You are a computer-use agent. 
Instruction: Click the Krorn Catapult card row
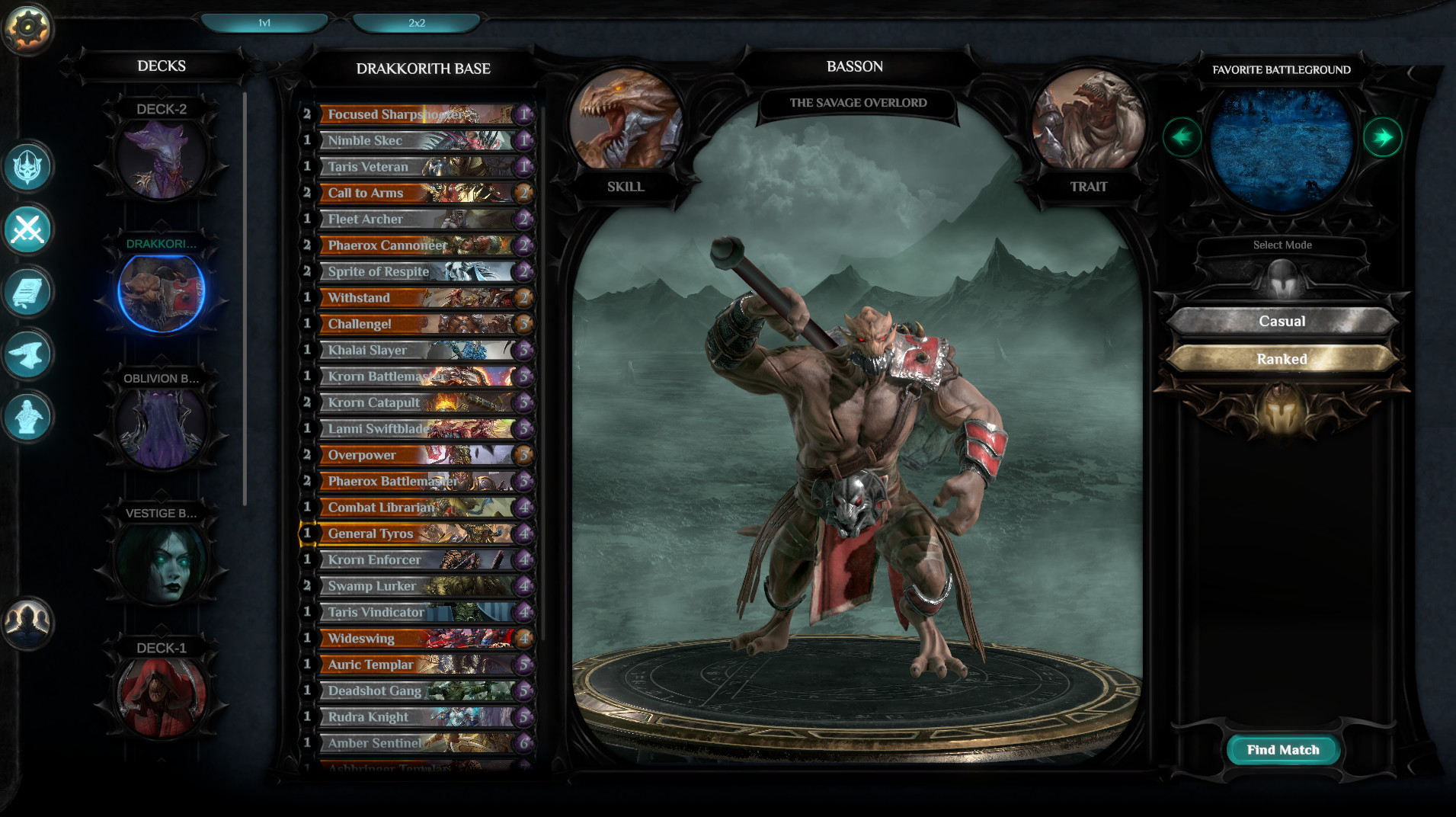[x=418, y=402]
